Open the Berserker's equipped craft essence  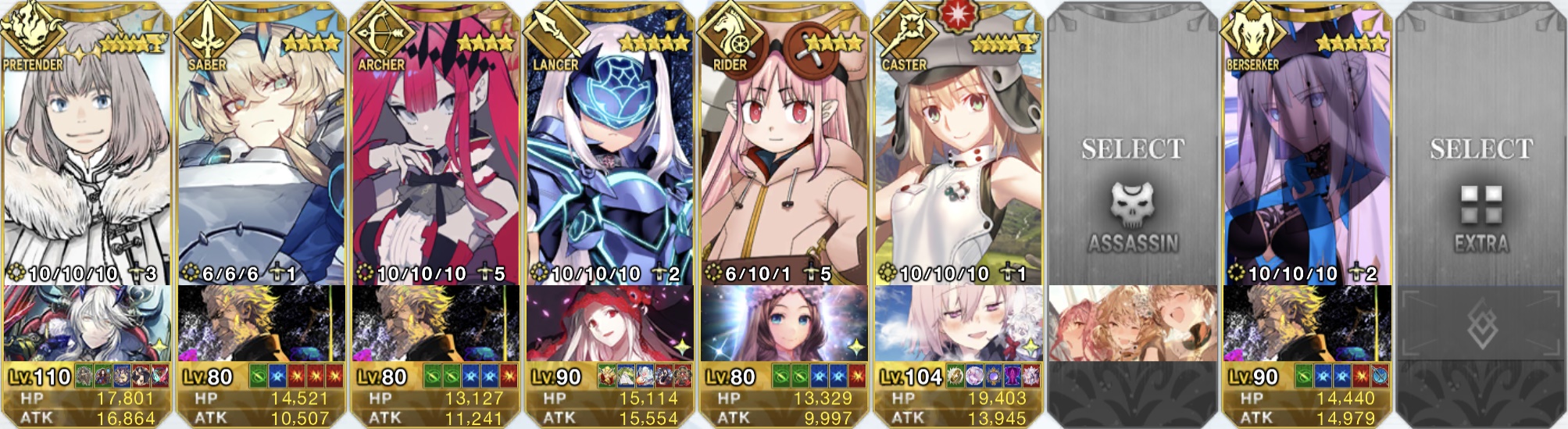coord(1306,324)
